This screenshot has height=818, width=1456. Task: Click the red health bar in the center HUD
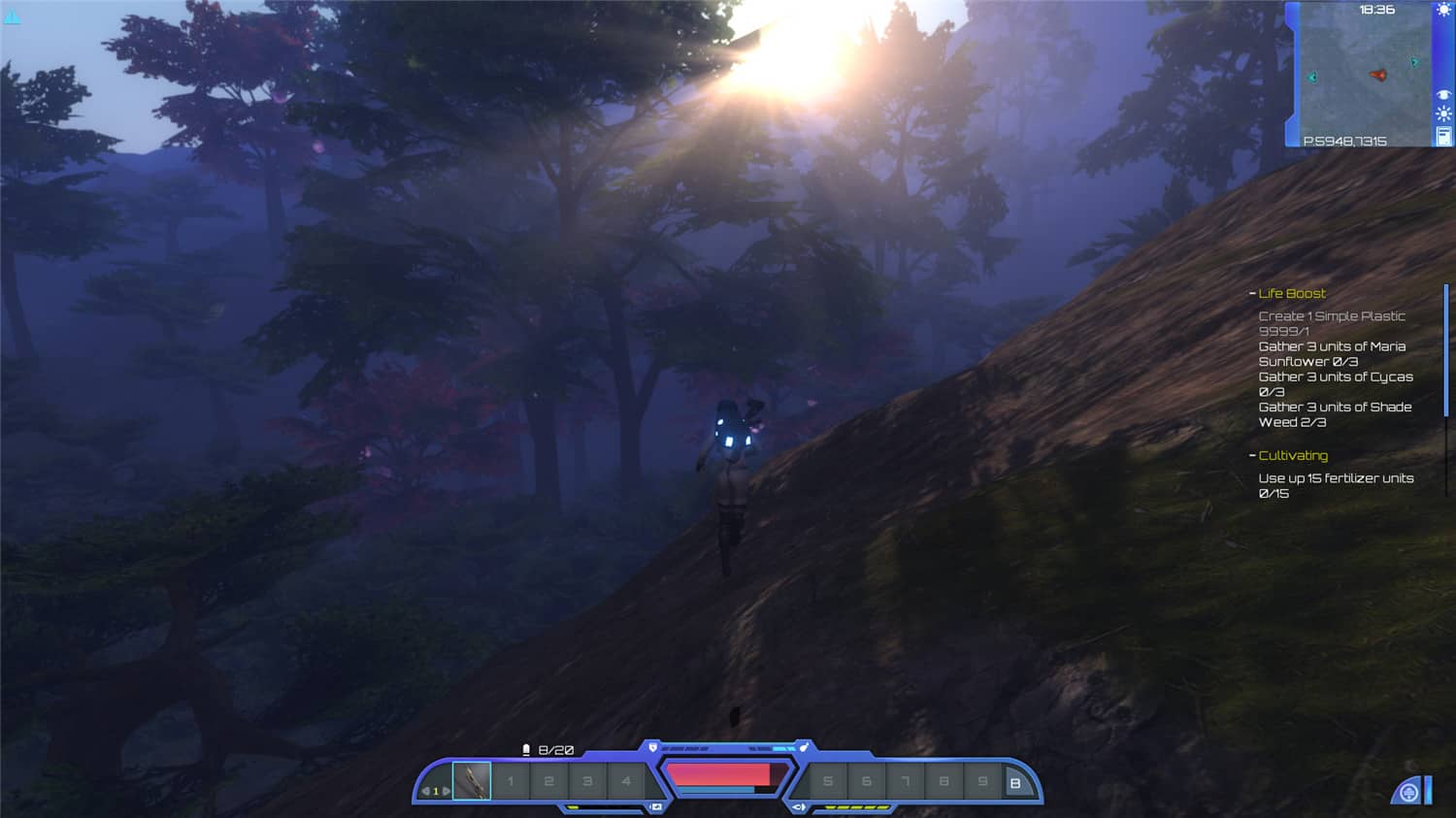coord(723,774)
